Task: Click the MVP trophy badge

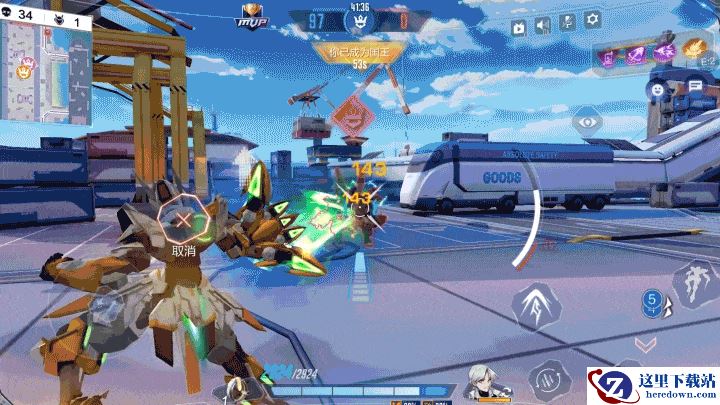Action: point(250,16)
